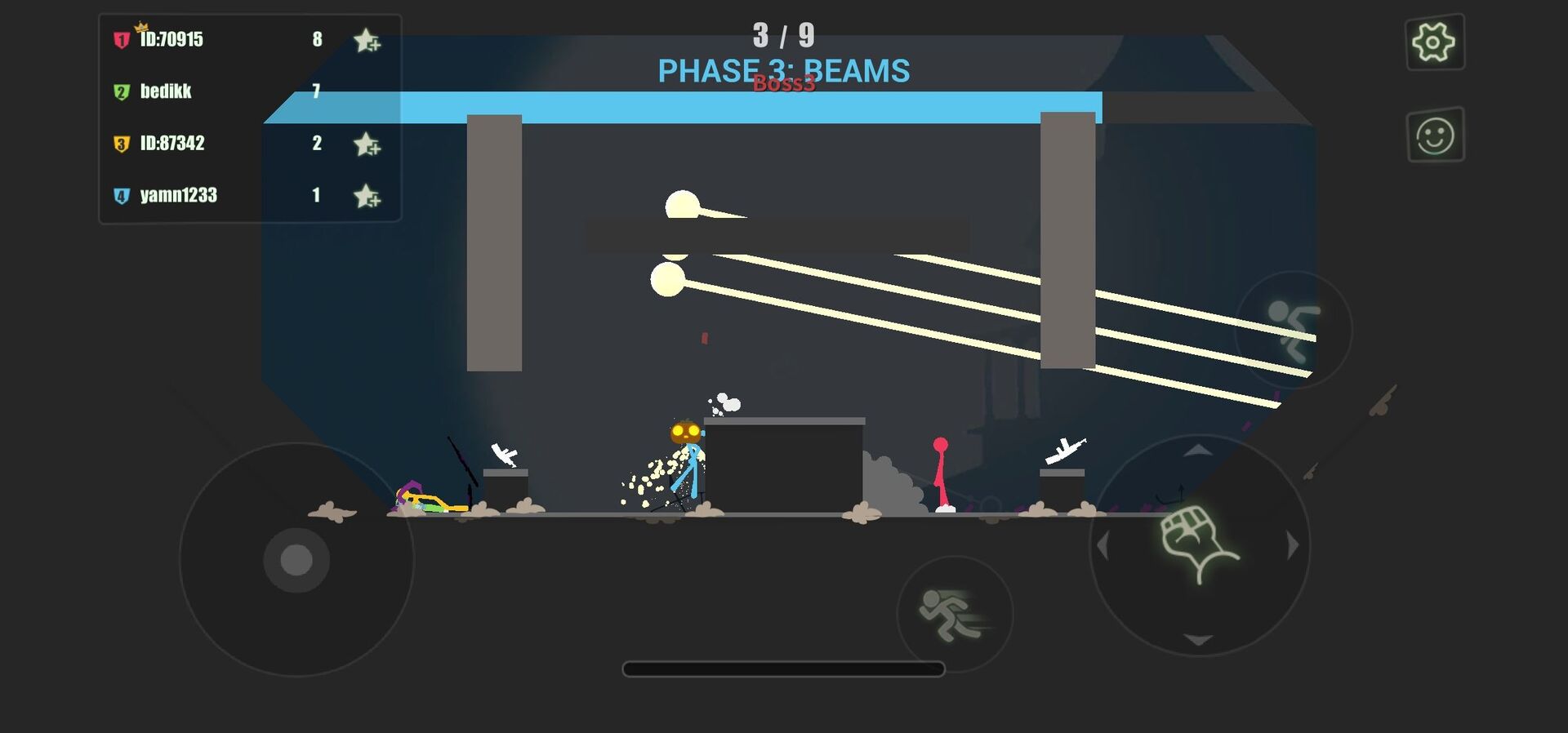Select player name bedikk on the leaderboard
Viewport: 1568px width, 733px height.
click(x=165, y=91)
